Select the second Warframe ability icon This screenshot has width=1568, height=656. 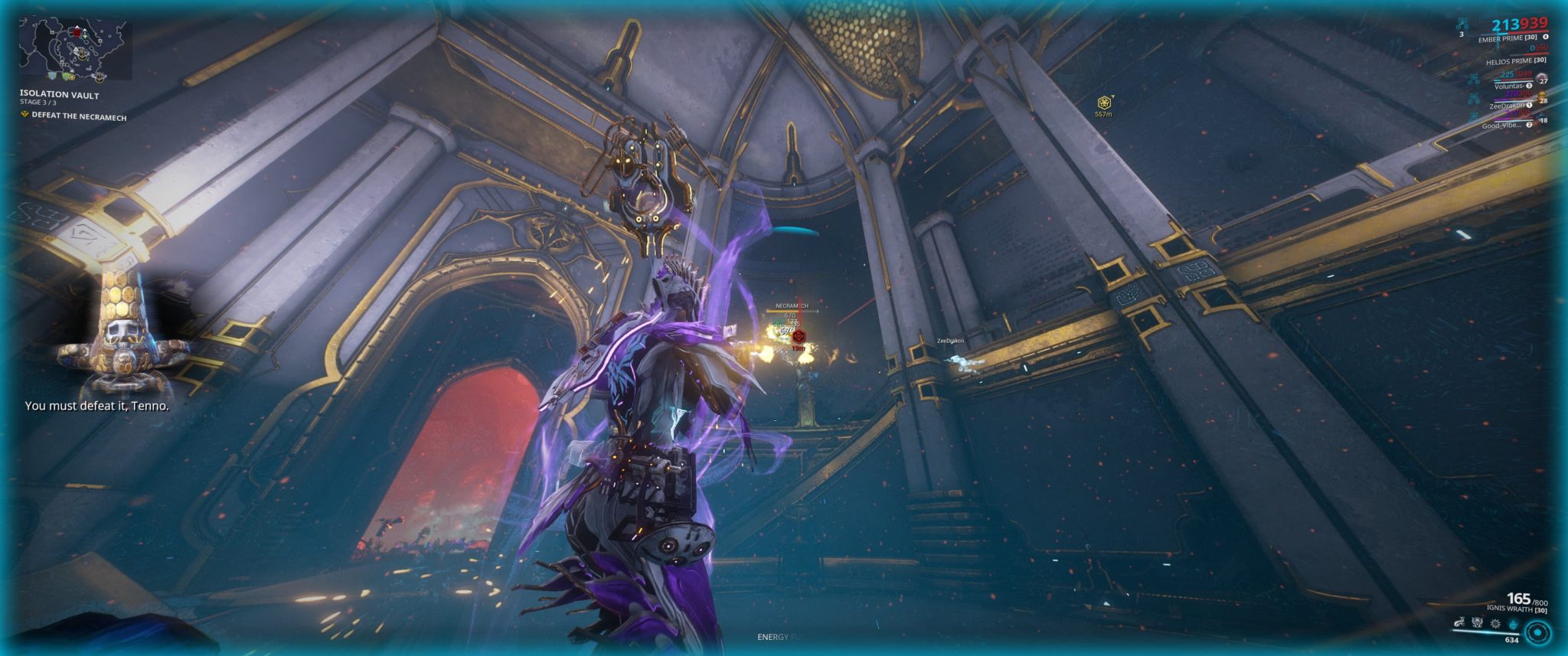(x=1478, y=622)
